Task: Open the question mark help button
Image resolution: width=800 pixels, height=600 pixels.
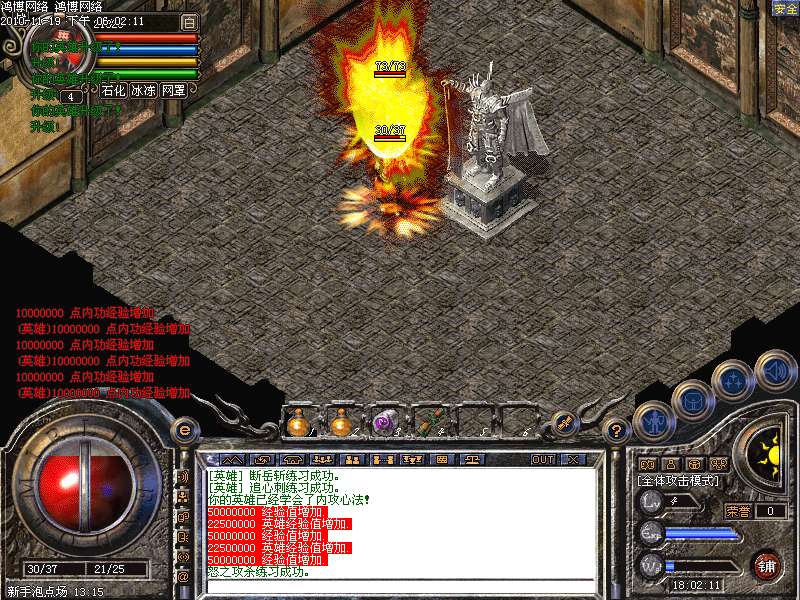Action: tap(617, 431)
